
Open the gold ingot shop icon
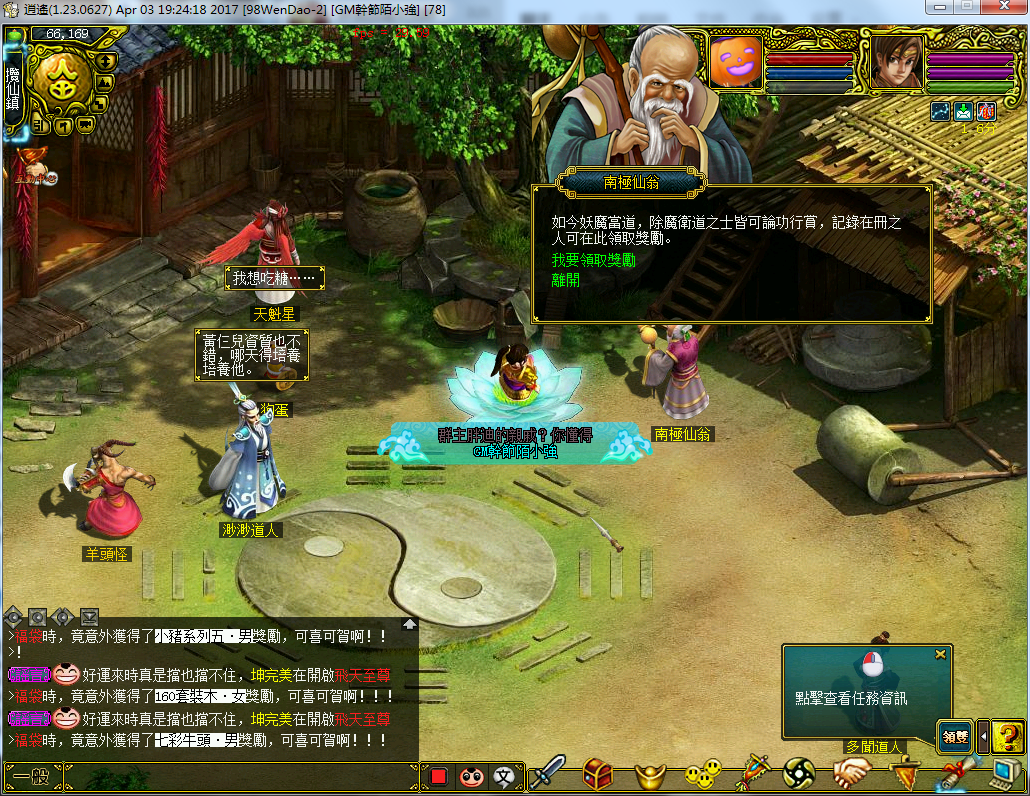[651, 774]
